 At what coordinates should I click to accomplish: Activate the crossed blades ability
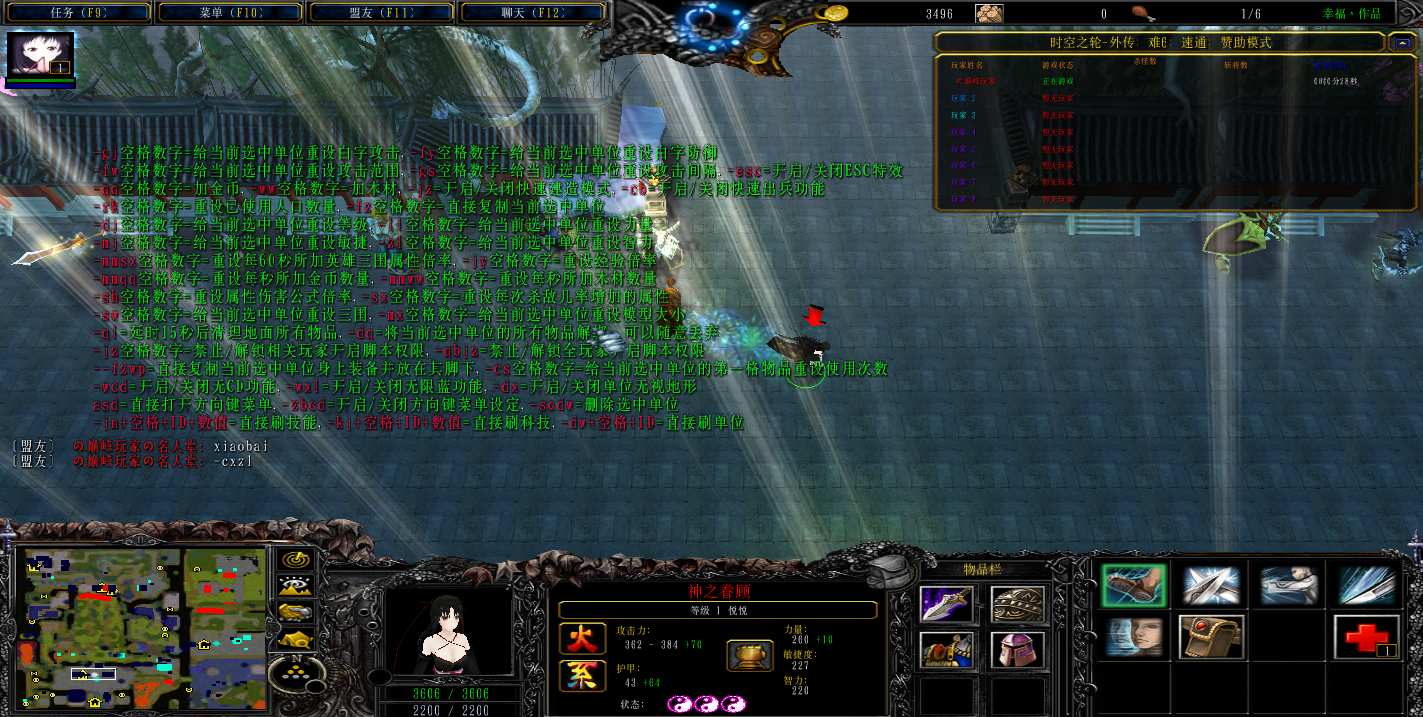[1211, 586]
